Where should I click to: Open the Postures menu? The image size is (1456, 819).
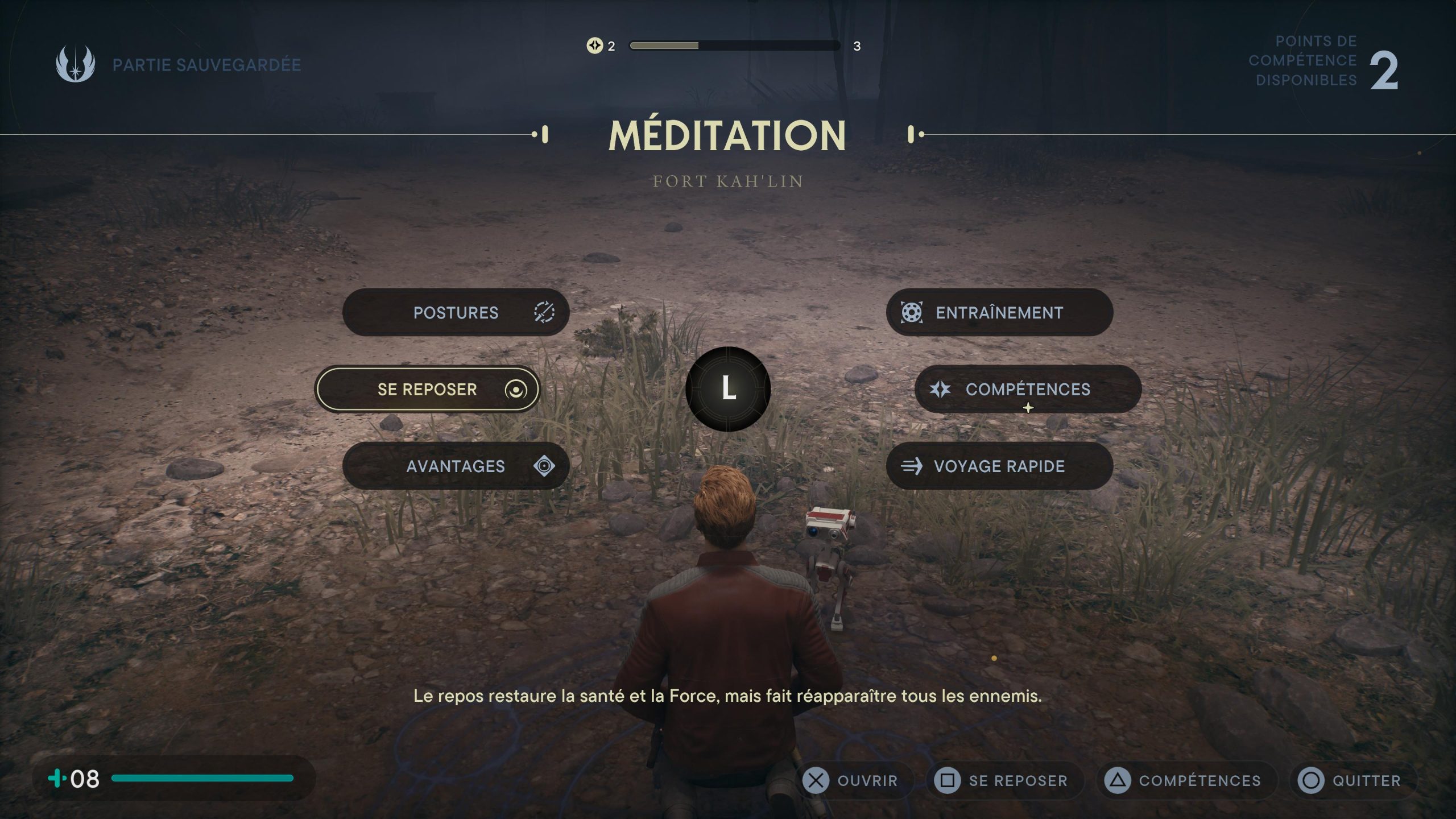pos(455,312)
